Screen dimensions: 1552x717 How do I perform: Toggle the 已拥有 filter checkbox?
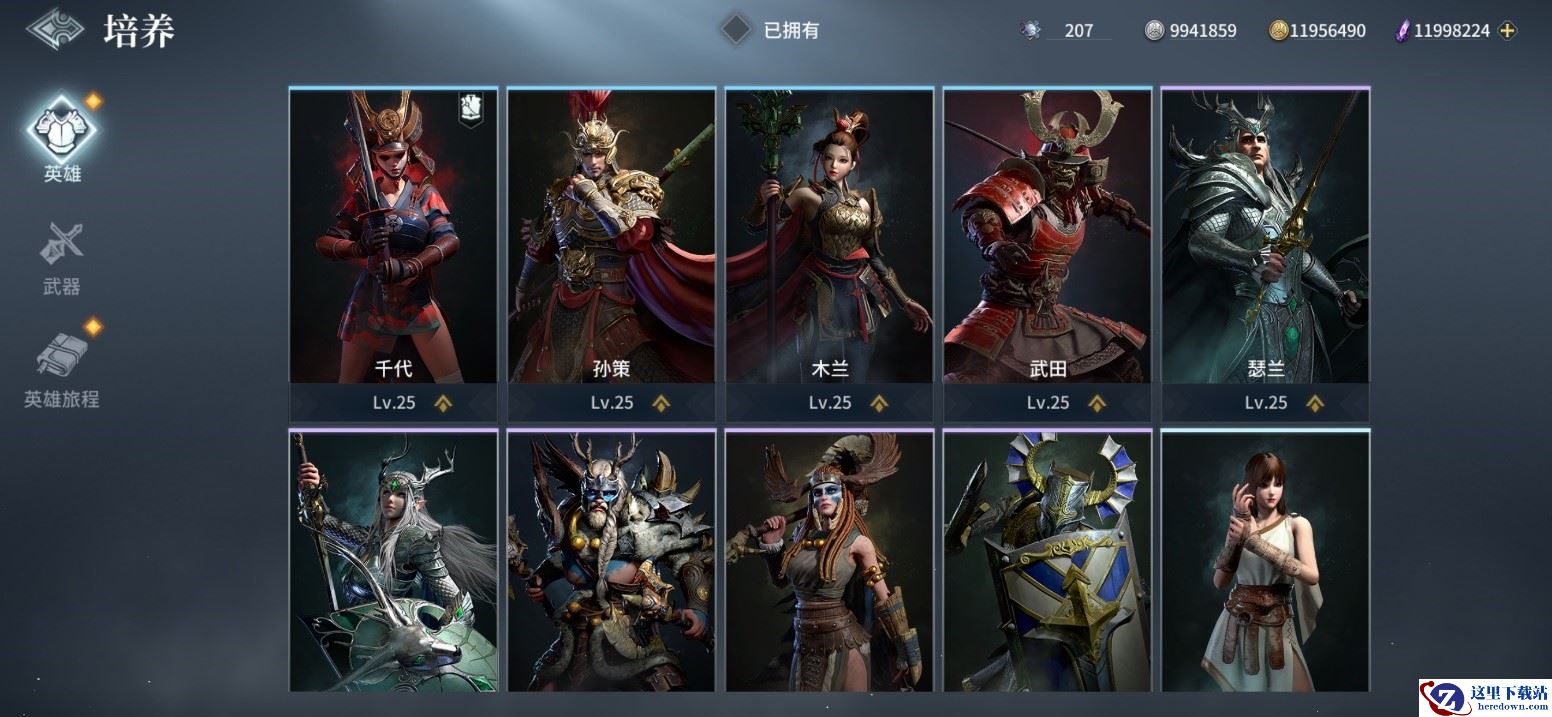[737, 30]
